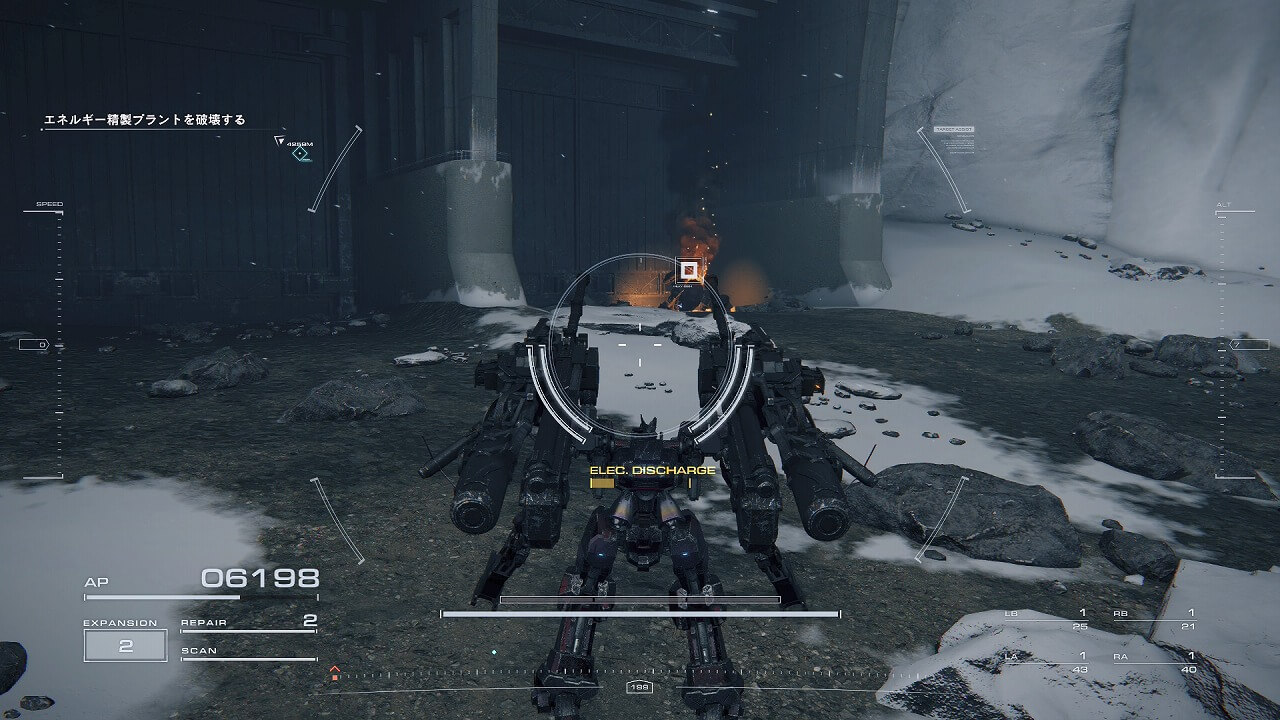Trigger the Scan gauge

pos(248,653)
